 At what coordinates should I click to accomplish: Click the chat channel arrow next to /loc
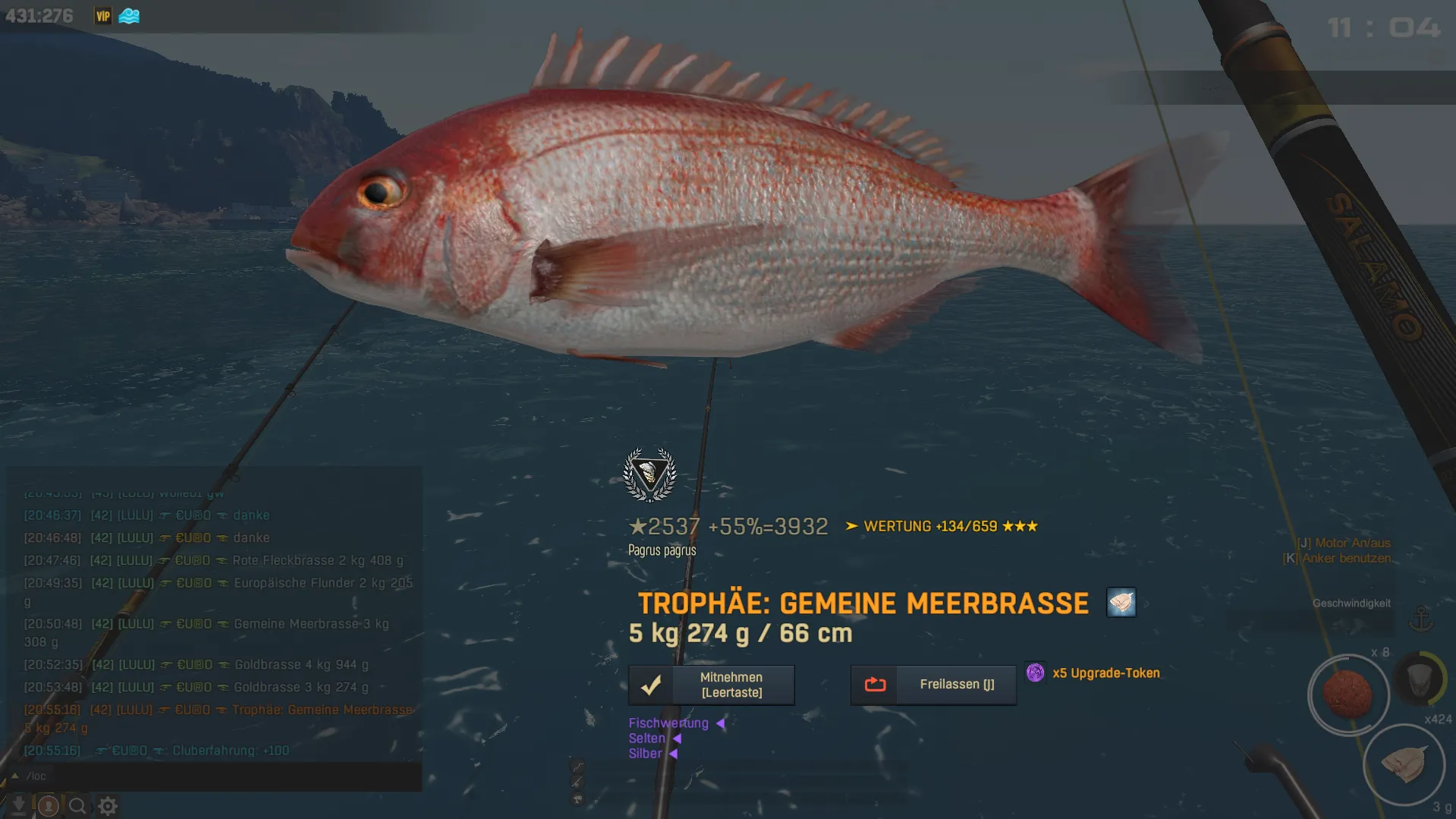click(14, 776)
